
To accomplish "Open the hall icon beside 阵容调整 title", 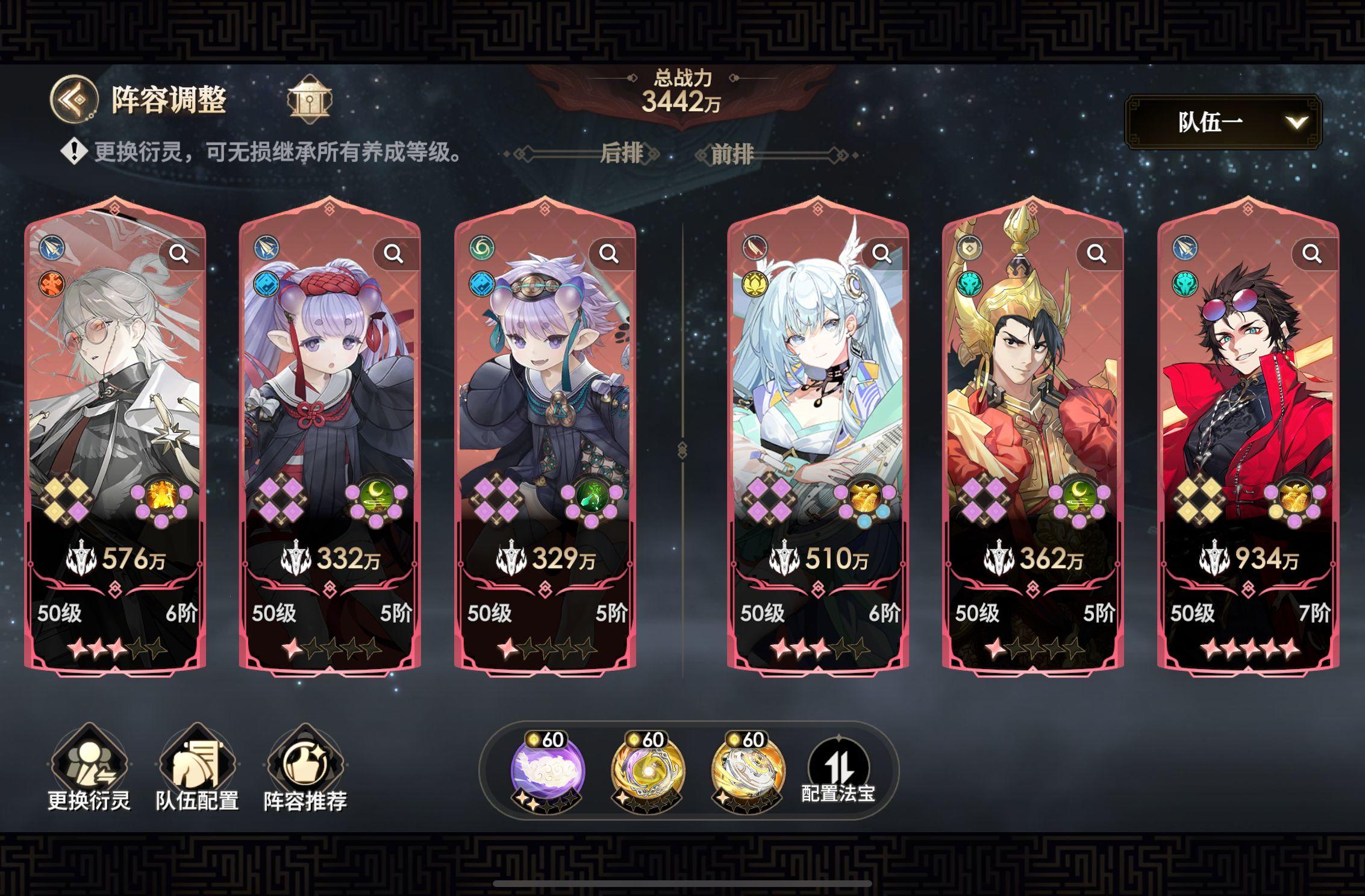I will [x=310, y=100].
